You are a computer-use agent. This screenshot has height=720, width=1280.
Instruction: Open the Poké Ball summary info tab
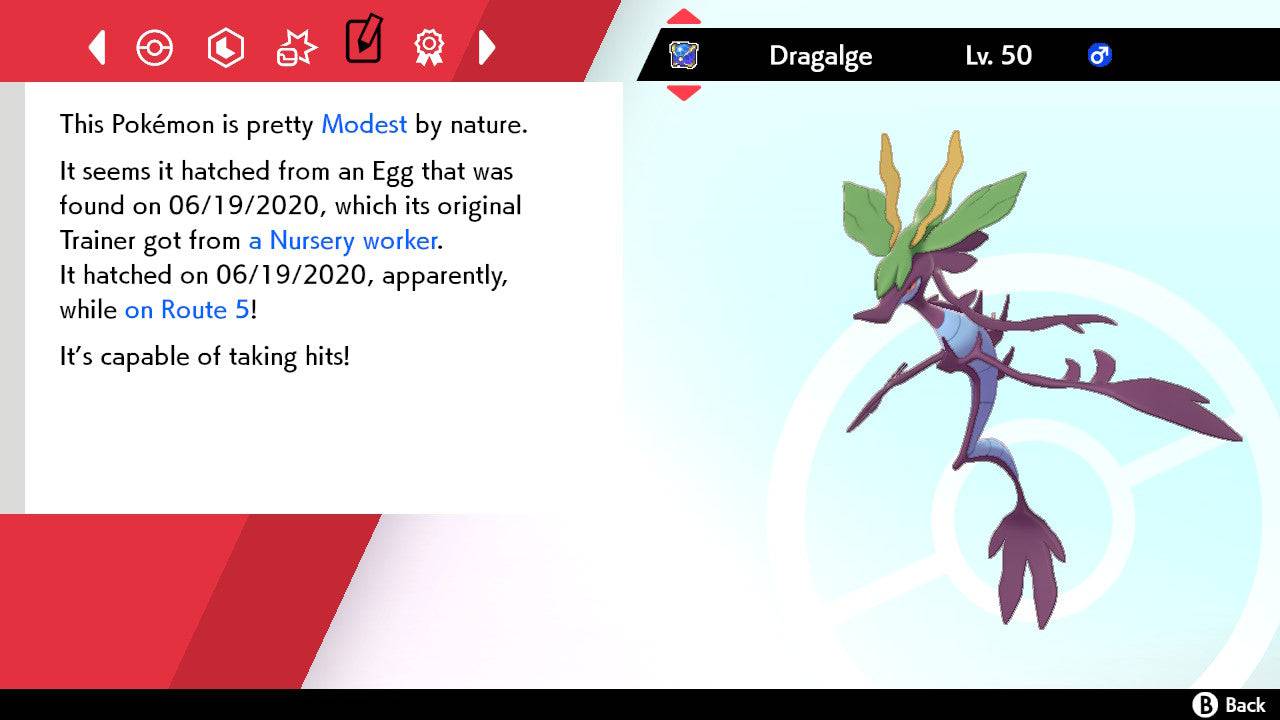155,47
